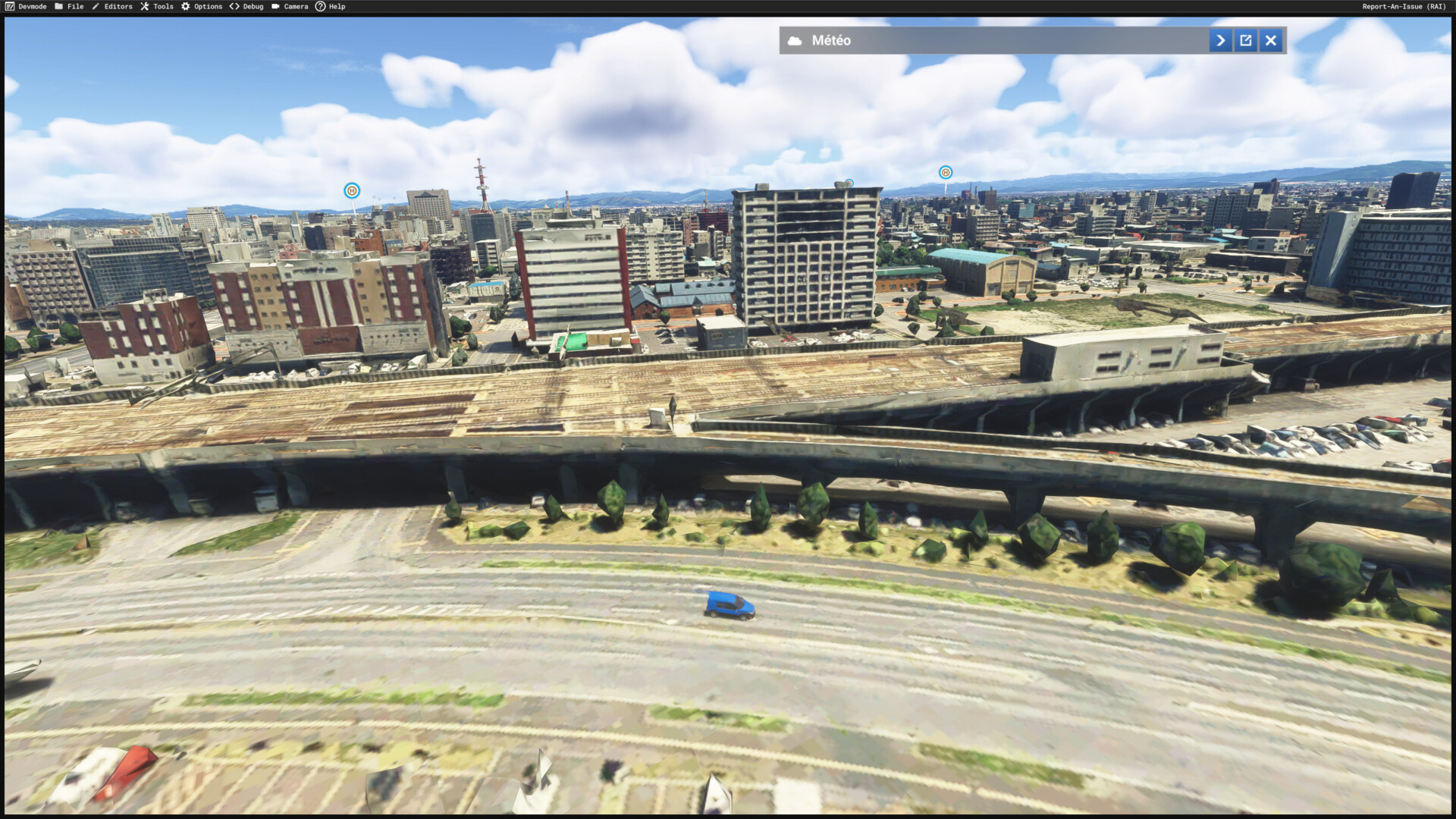Pop out the Météo window

(x=1246, y=41)
